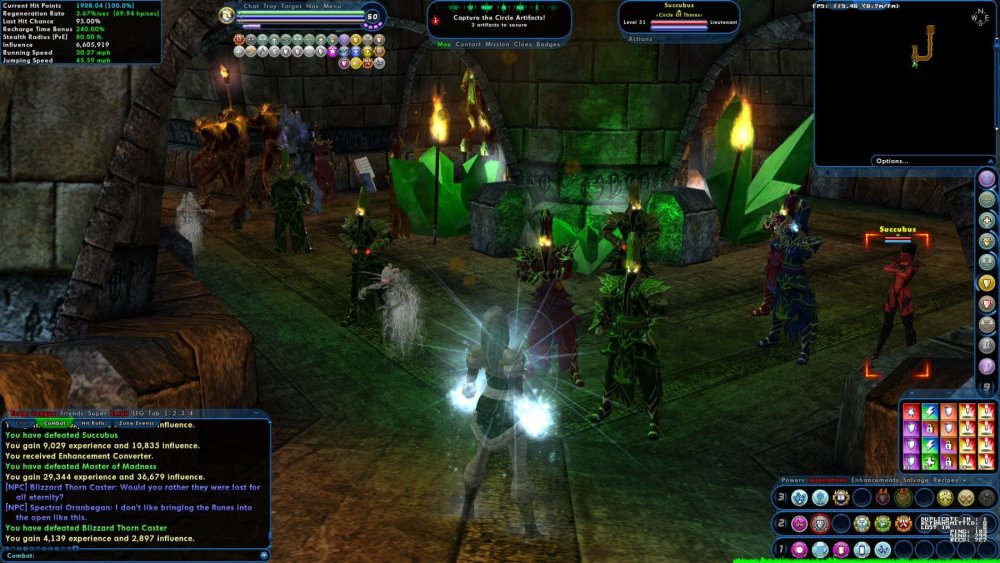This screenshot has width=1000, height=563.
Task: Show the Contact list
Action: pyautogui.click(x=468, y=44)
